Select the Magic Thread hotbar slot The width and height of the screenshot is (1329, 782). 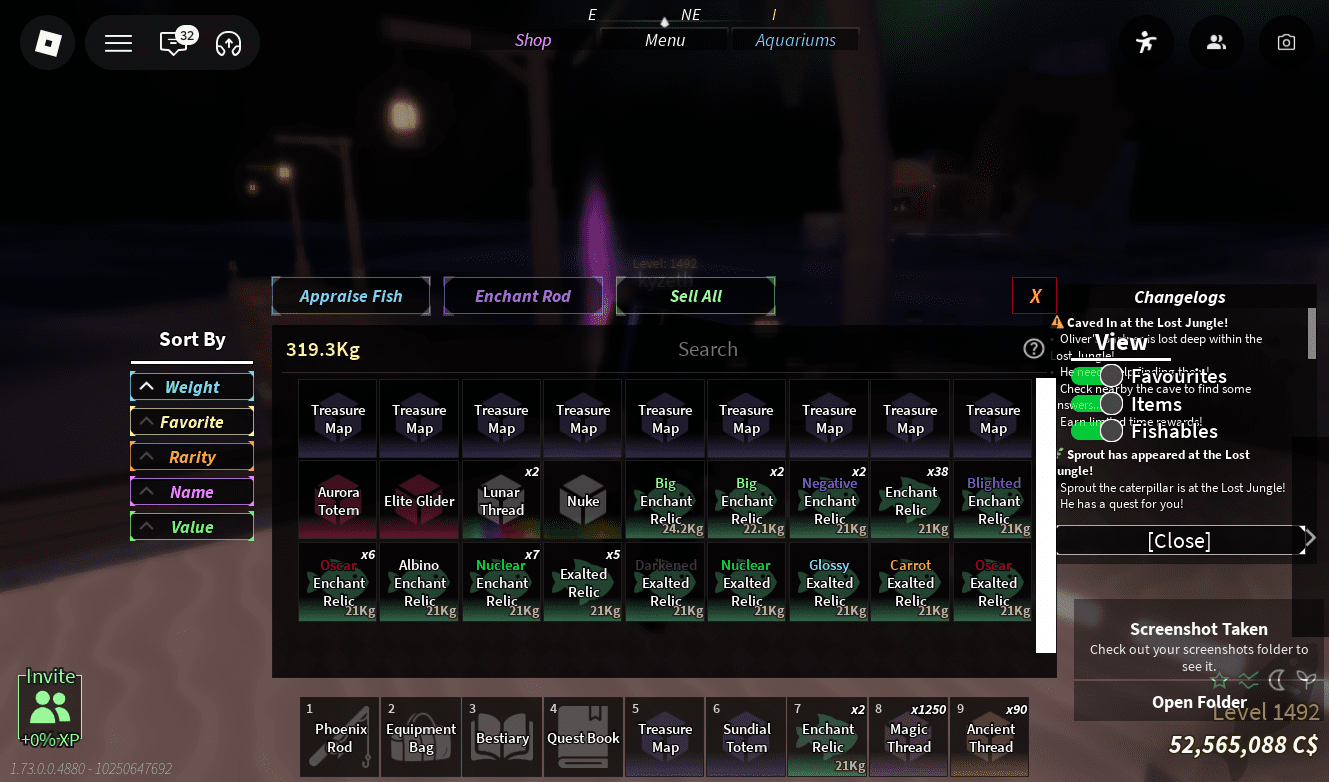908,737
